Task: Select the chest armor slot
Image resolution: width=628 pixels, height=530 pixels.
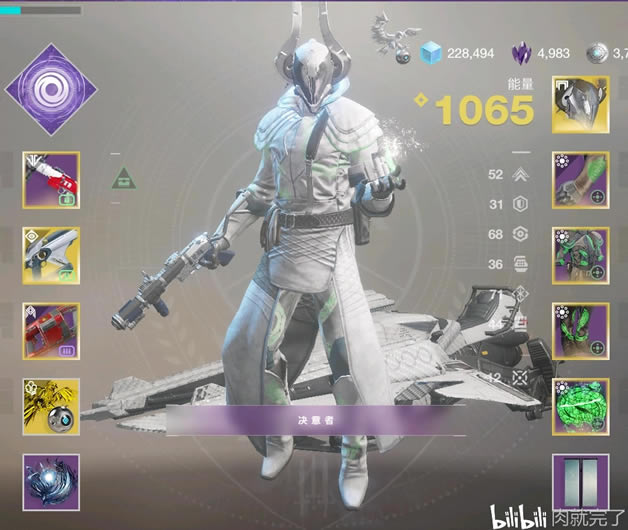Action: point(580,256)
